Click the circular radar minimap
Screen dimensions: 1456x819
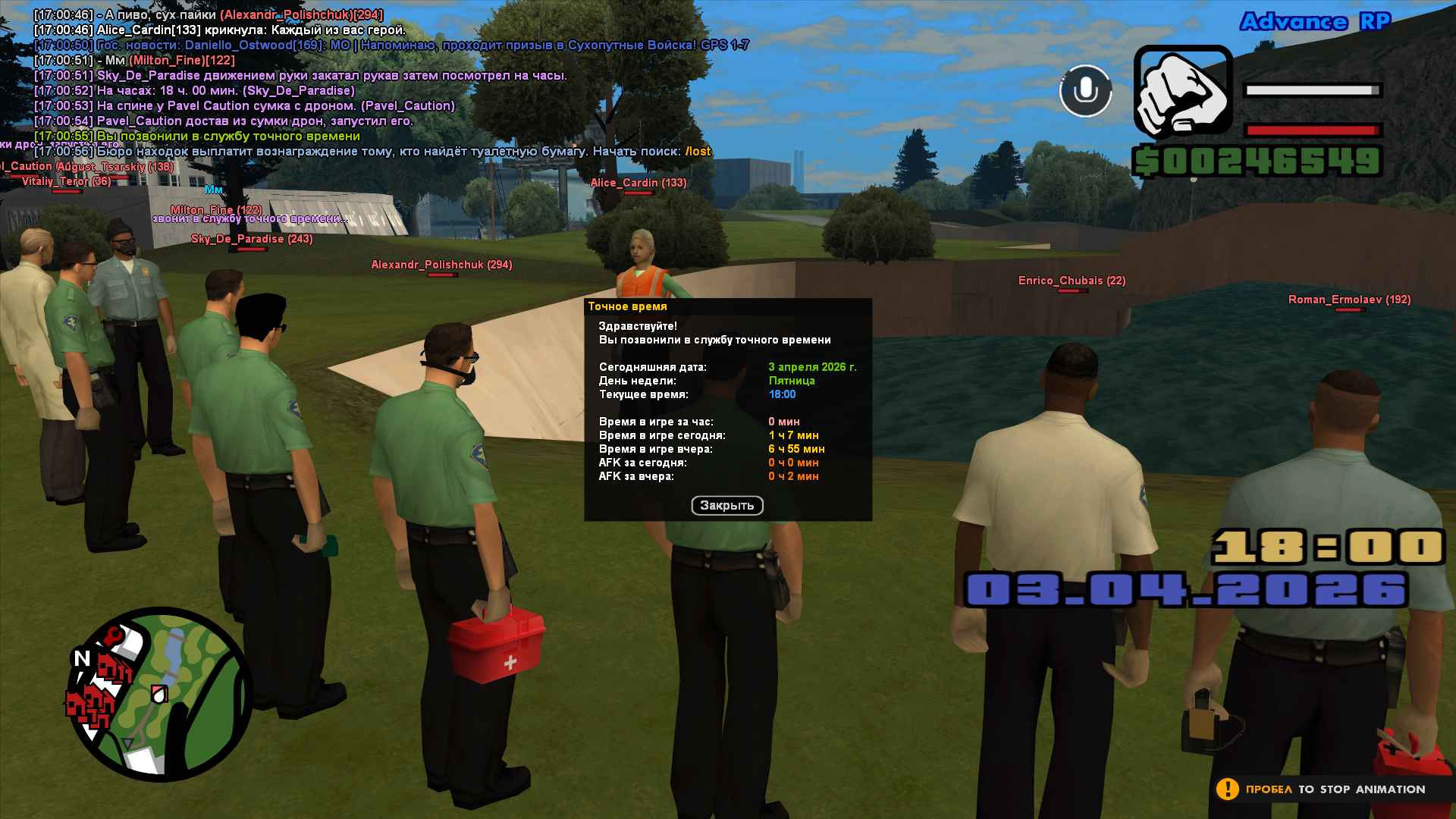(x=160, y=694)
